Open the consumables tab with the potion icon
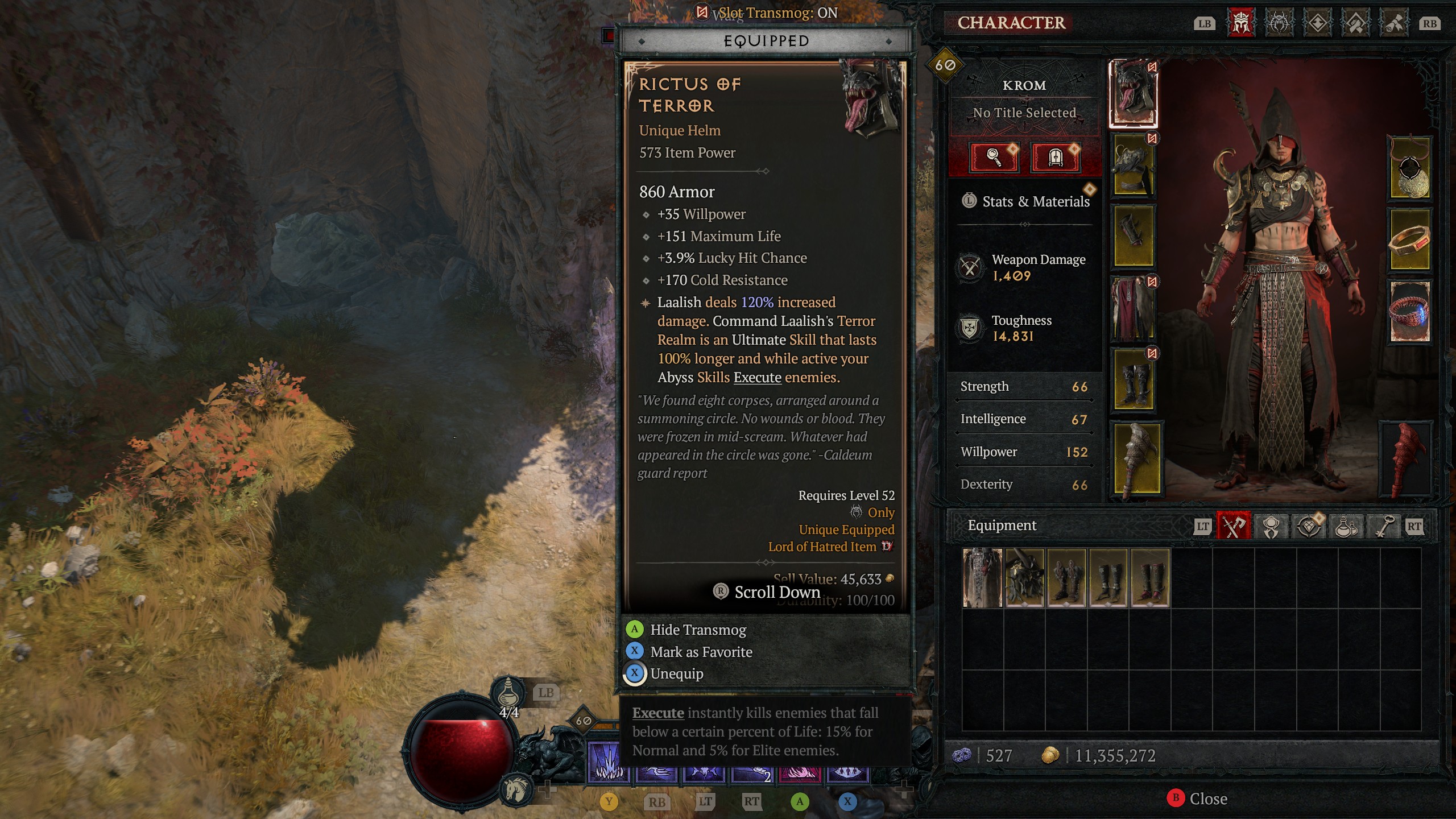The image size is (1456, 819). pyautogui.click(x=1346, y=526)
